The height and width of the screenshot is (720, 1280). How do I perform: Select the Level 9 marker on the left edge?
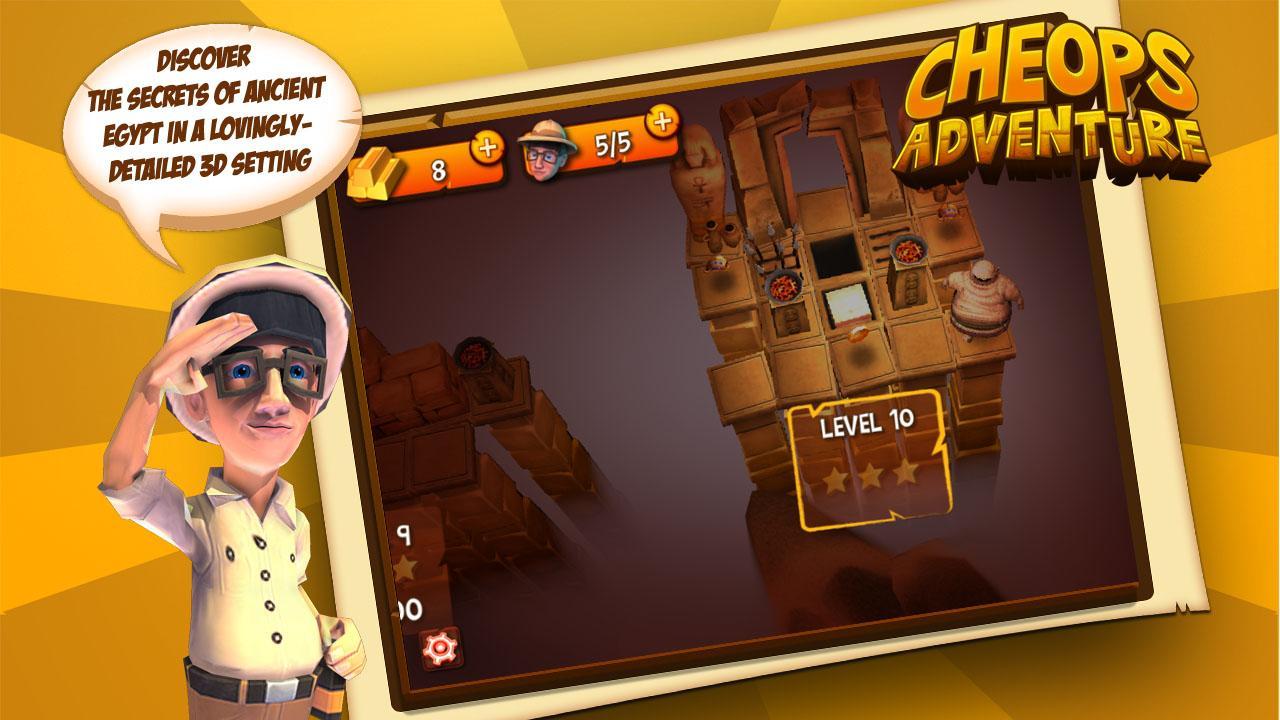pos(403,536)
